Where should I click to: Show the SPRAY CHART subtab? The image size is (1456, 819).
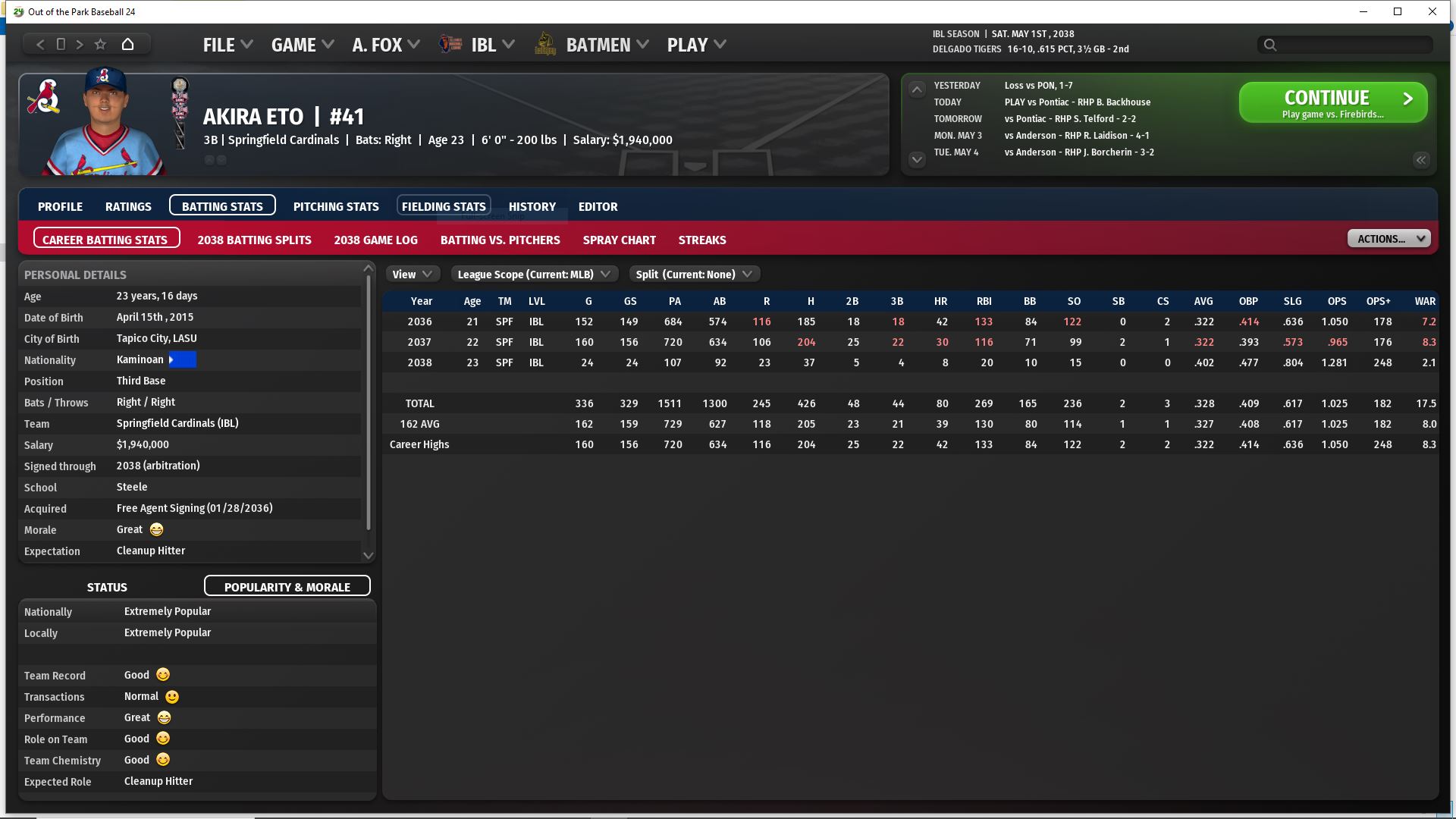click(619, 240)
